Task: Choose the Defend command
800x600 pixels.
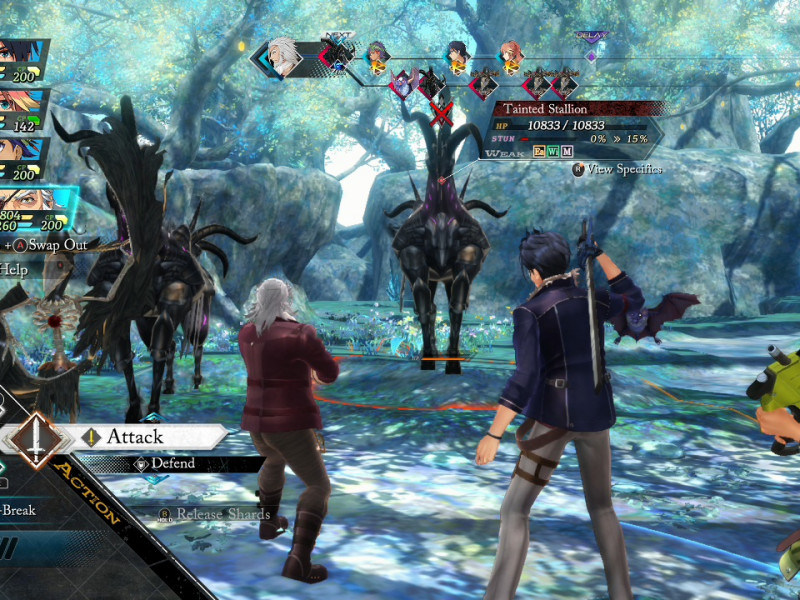Action: pos(172,464)
